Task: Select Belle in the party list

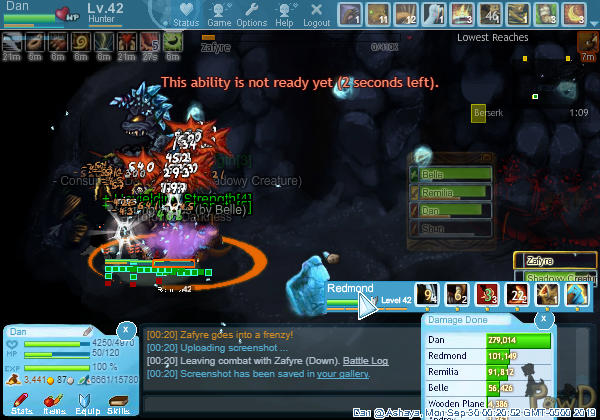Action: (452, 174)
